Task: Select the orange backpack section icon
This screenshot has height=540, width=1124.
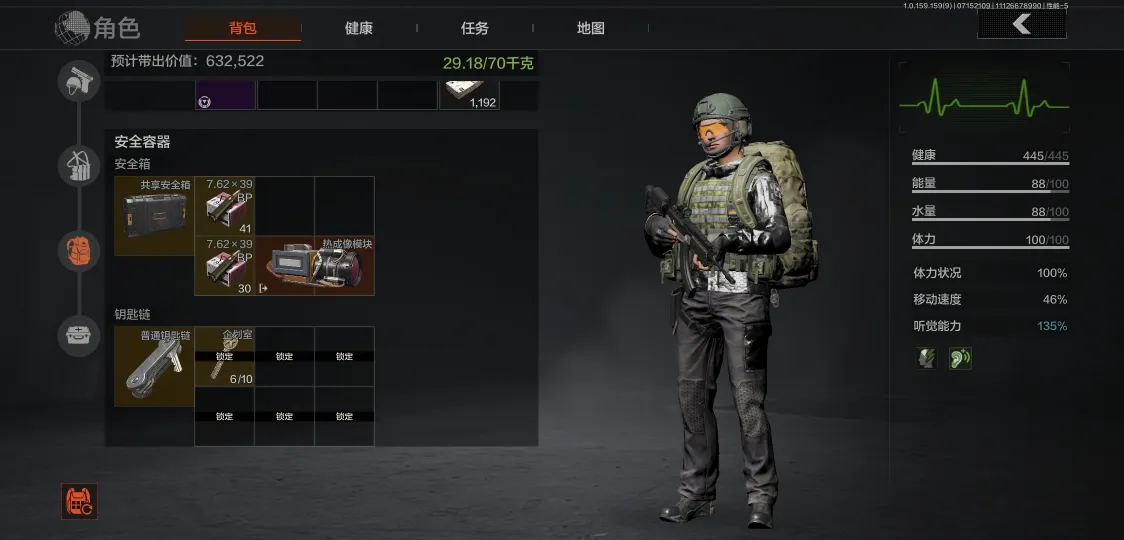Action: point(78,250)
